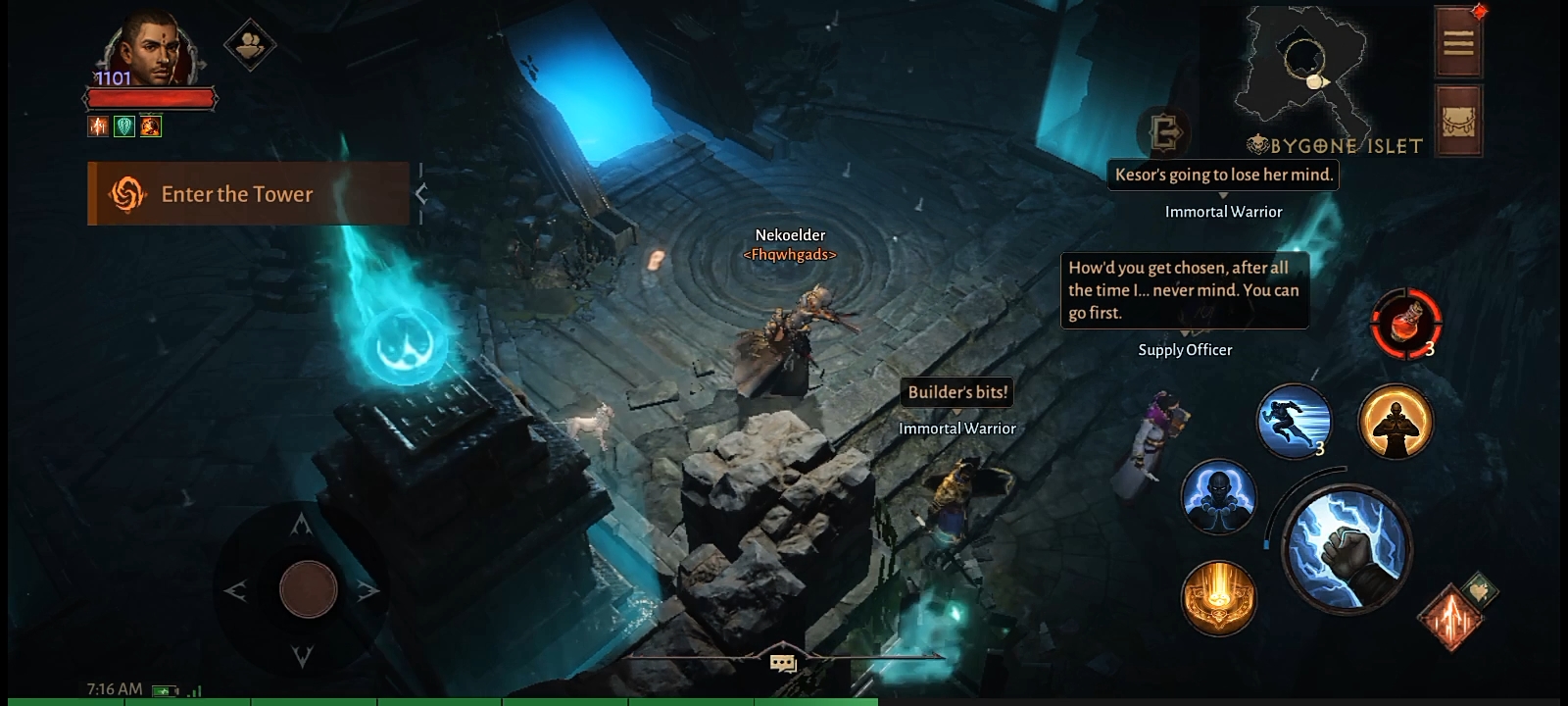Open the Bygone Islet minimap

pos(1301,67)
